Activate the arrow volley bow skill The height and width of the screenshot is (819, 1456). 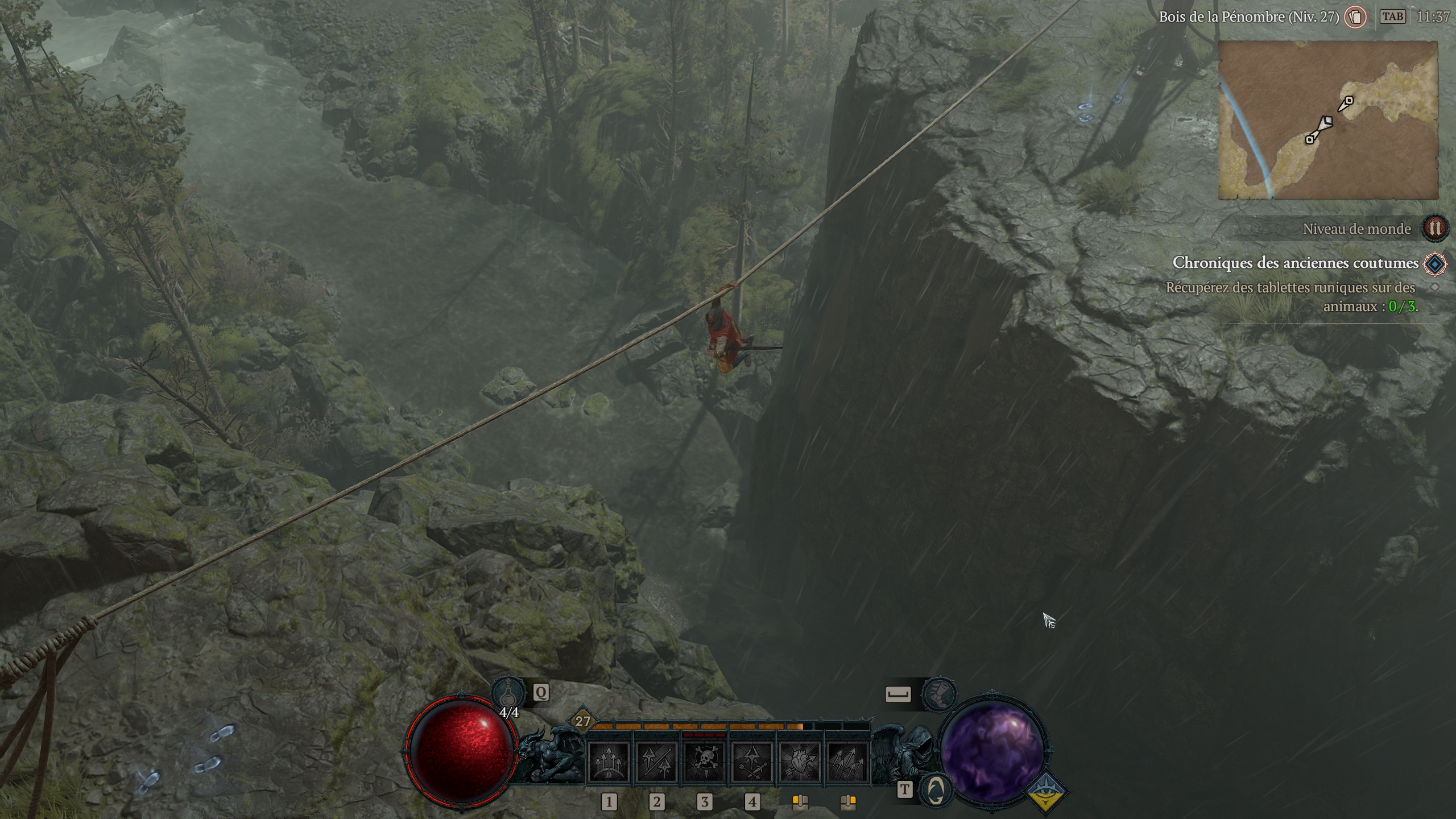point(609,762)
